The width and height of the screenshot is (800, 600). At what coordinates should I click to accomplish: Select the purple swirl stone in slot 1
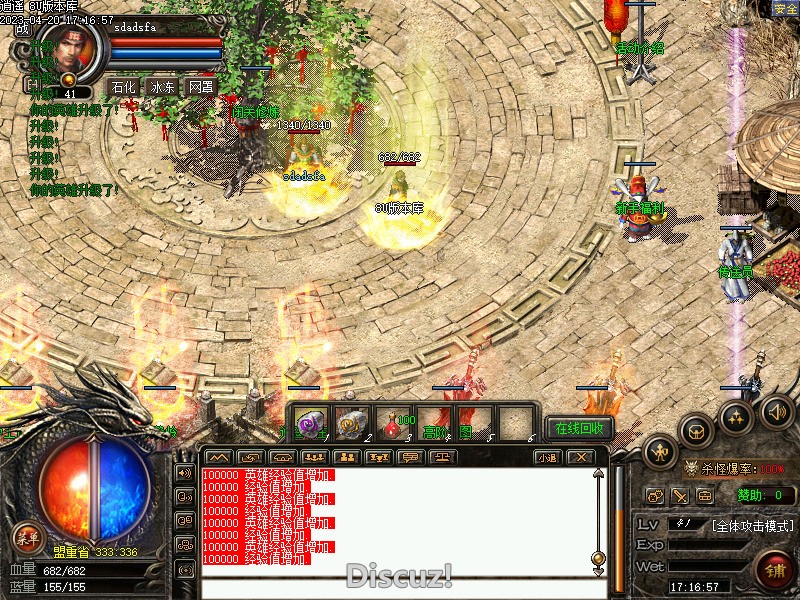(312, 424)
